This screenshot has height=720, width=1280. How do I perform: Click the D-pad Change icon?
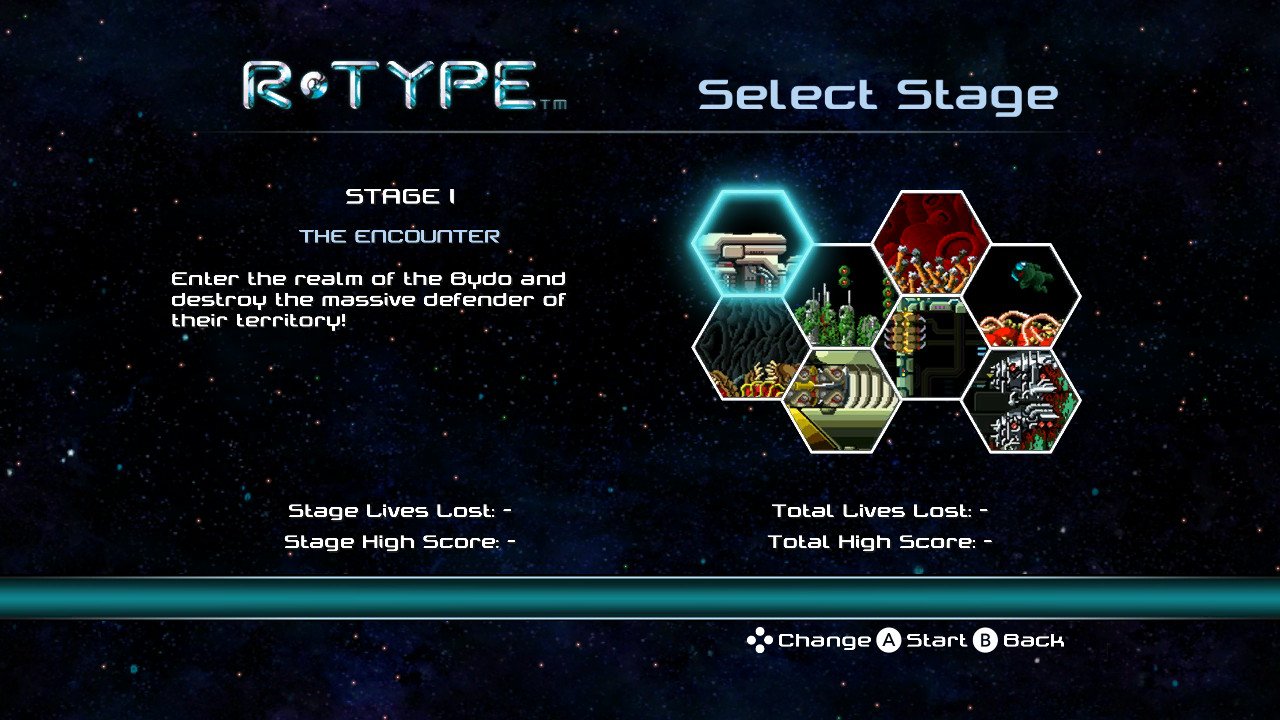(761, 640)
